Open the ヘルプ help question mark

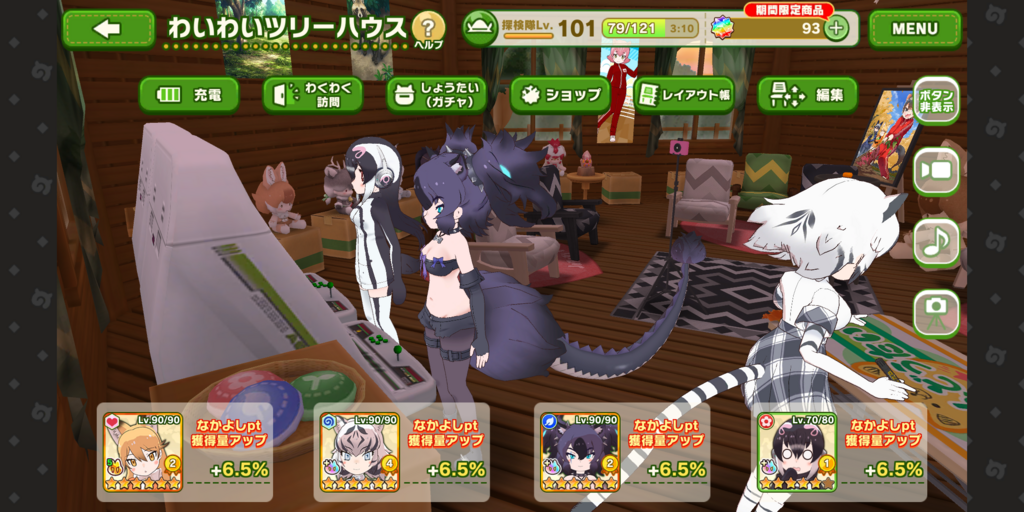(x=428, y=28)
